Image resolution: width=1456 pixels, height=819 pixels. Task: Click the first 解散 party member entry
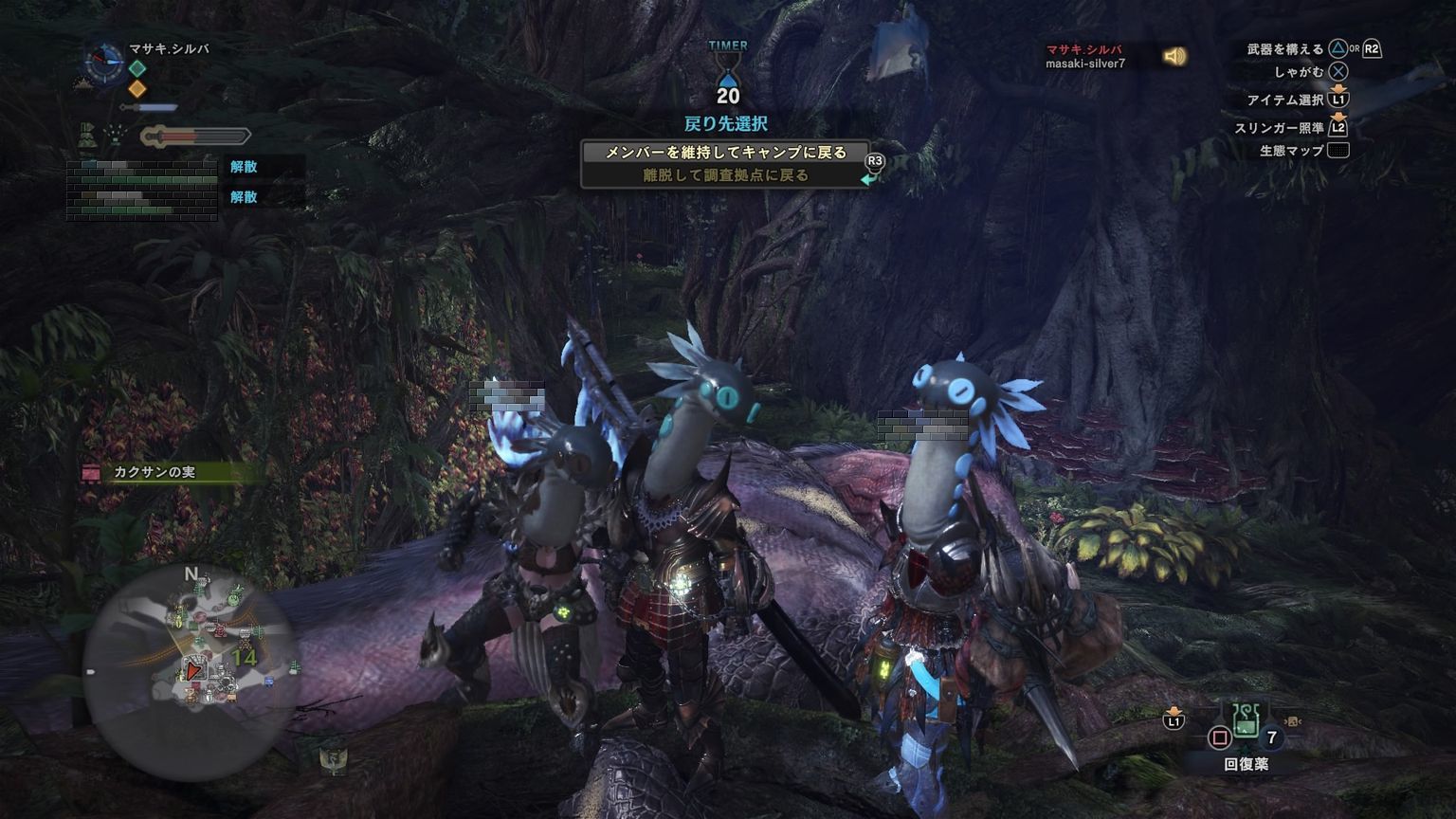[x=244, y=167]
